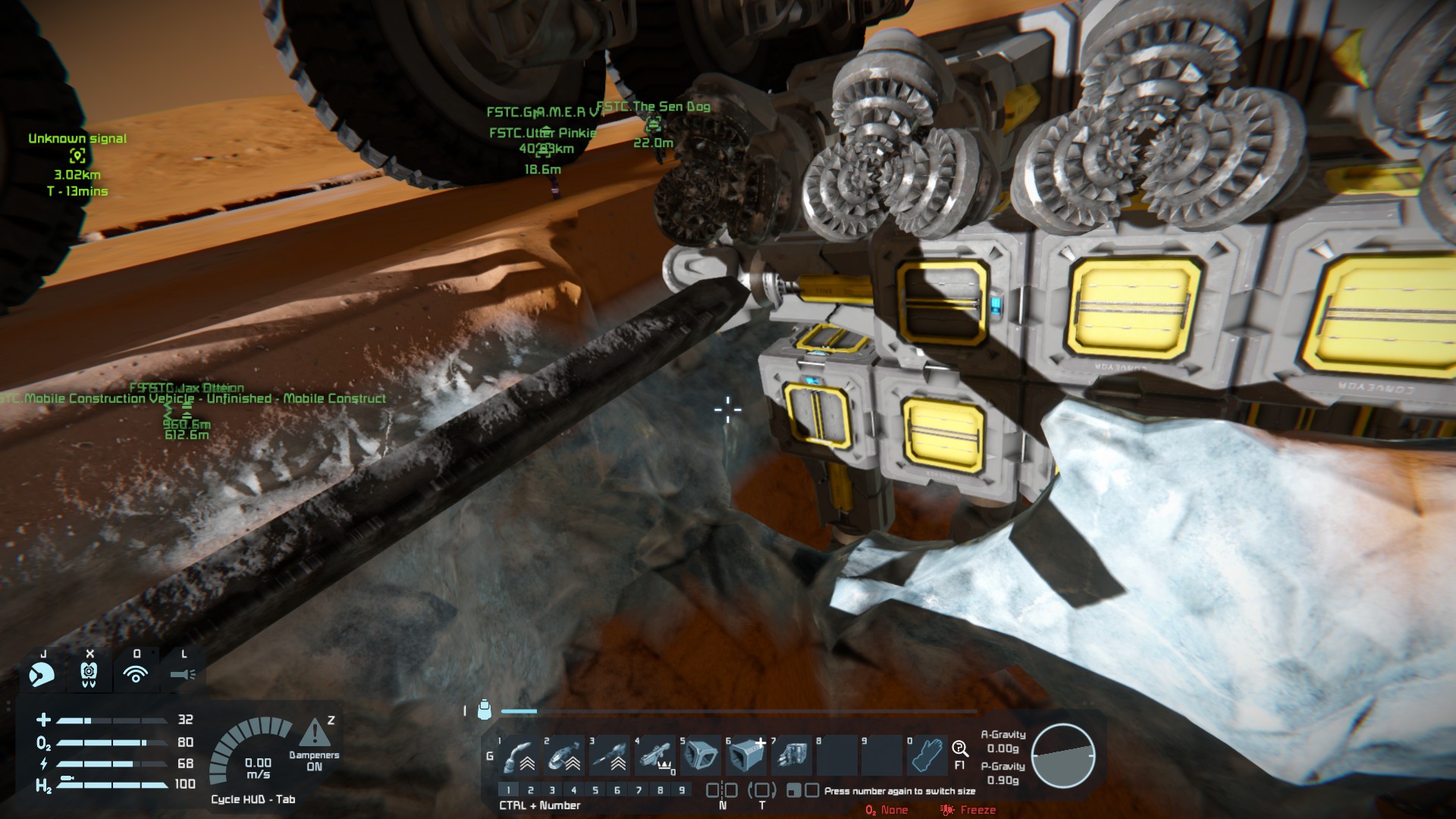Pick the machinery block in hotbar slot 7
Image resolution: width=1456 pixels, height=819 pixels.
coord(792,755)
